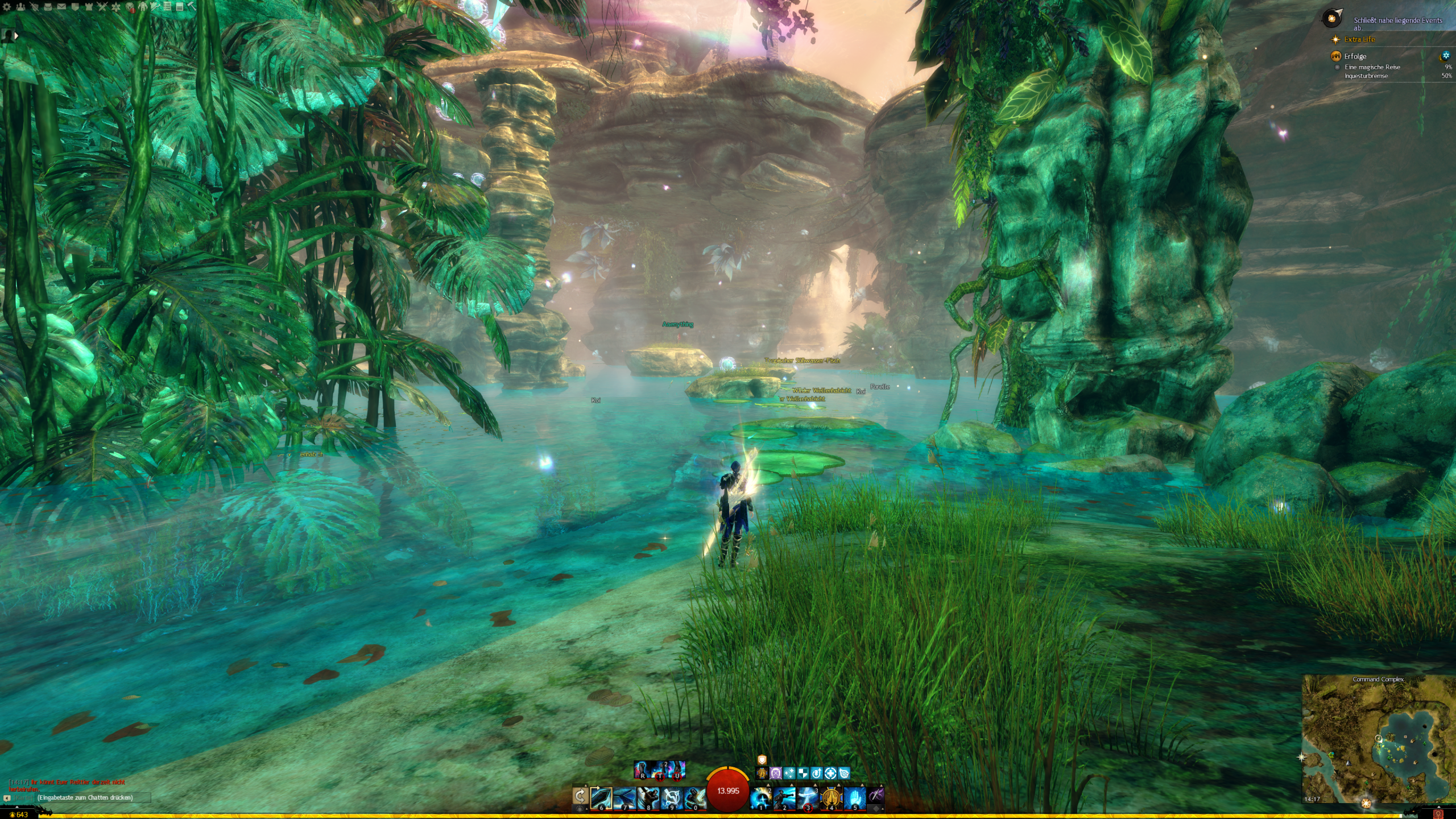Click the weapon swap arrows button
The width and height of the screenshot is (1456, 819).
coord(580,795)
